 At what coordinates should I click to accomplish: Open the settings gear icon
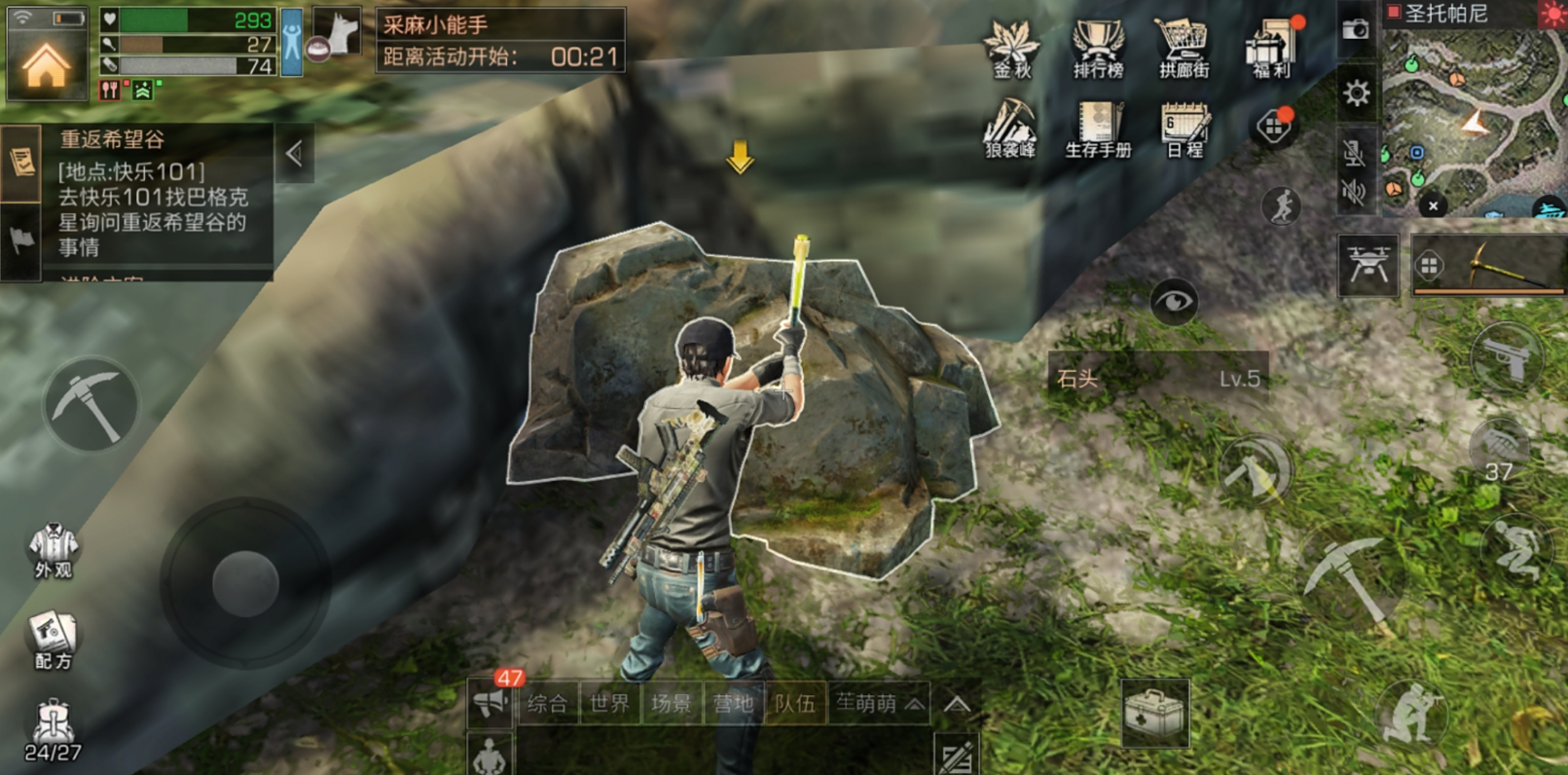tap(1356, 93)
